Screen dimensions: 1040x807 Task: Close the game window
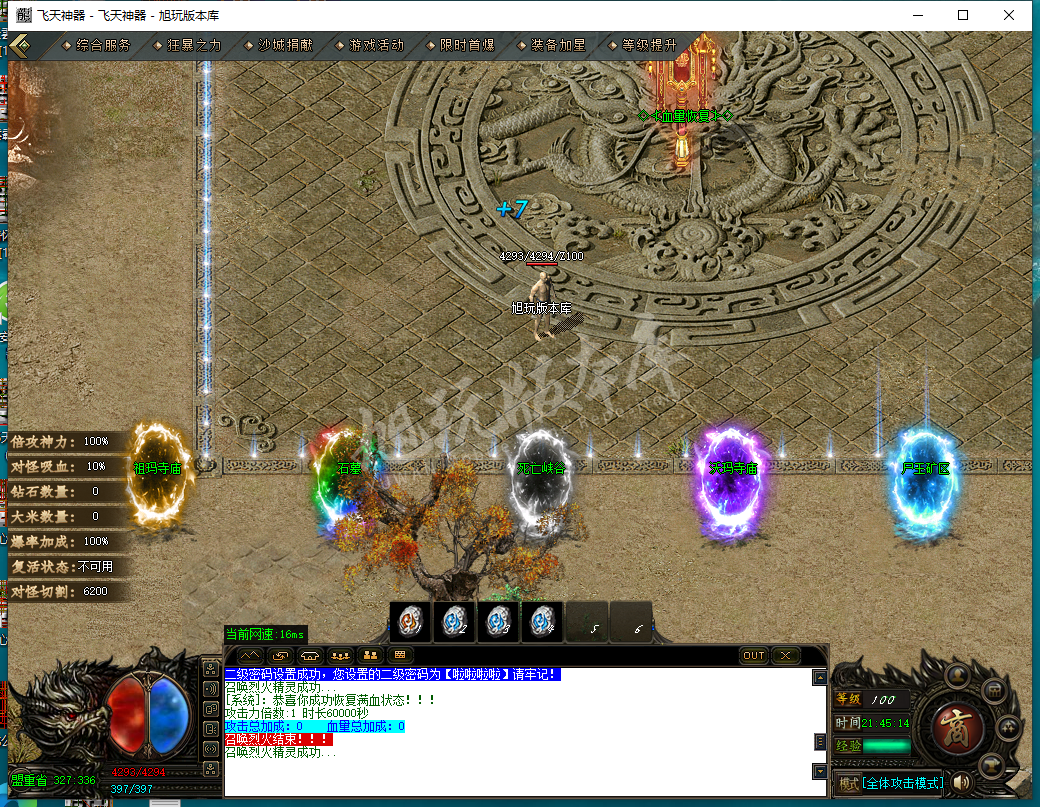(1010, 15)
